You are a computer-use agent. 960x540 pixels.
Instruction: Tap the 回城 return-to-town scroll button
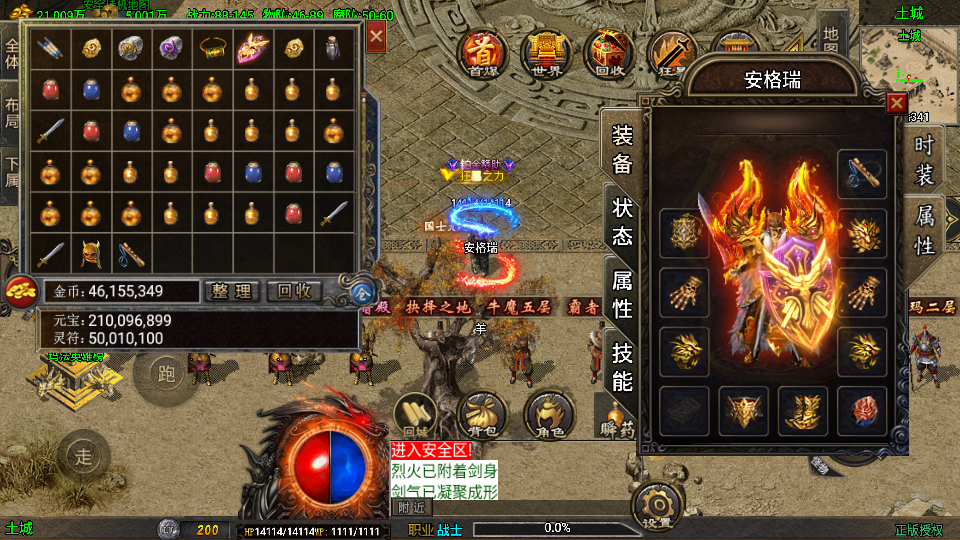coord(414,414)
